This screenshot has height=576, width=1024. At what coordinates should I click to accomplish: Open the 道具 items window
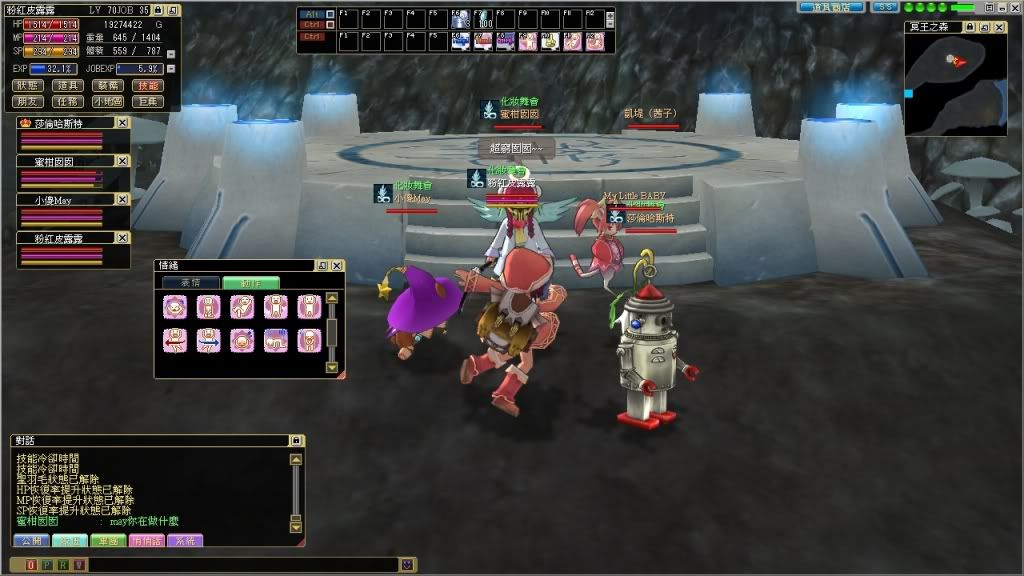click(67, 86)
